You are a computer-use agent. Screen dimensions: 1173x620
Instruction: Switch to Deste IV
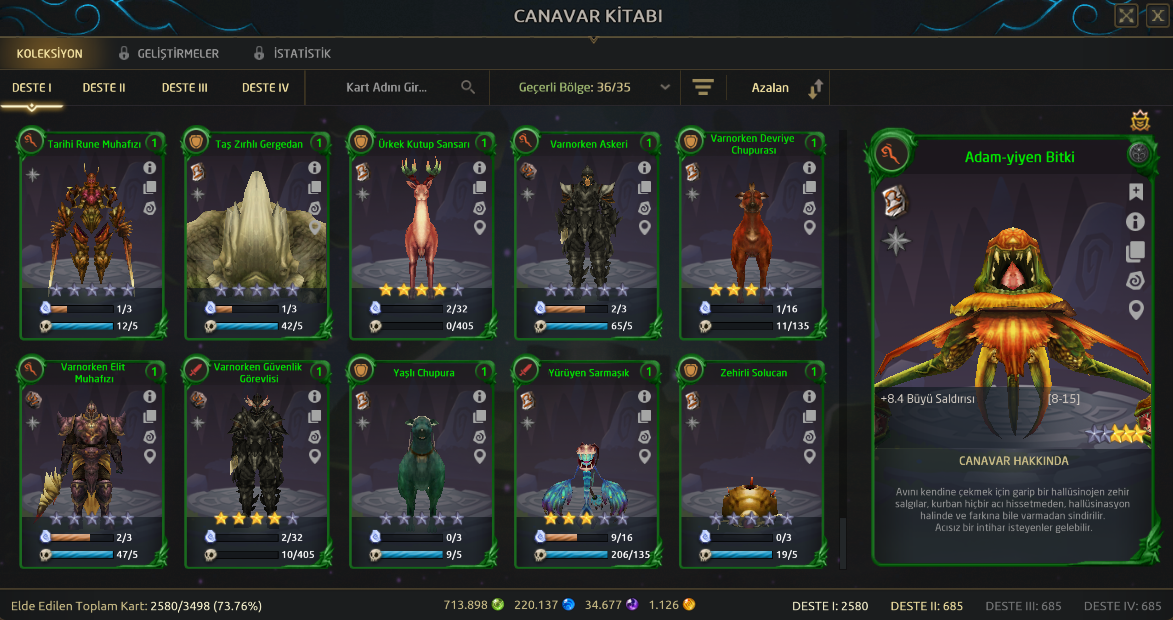tap(265, 88)
